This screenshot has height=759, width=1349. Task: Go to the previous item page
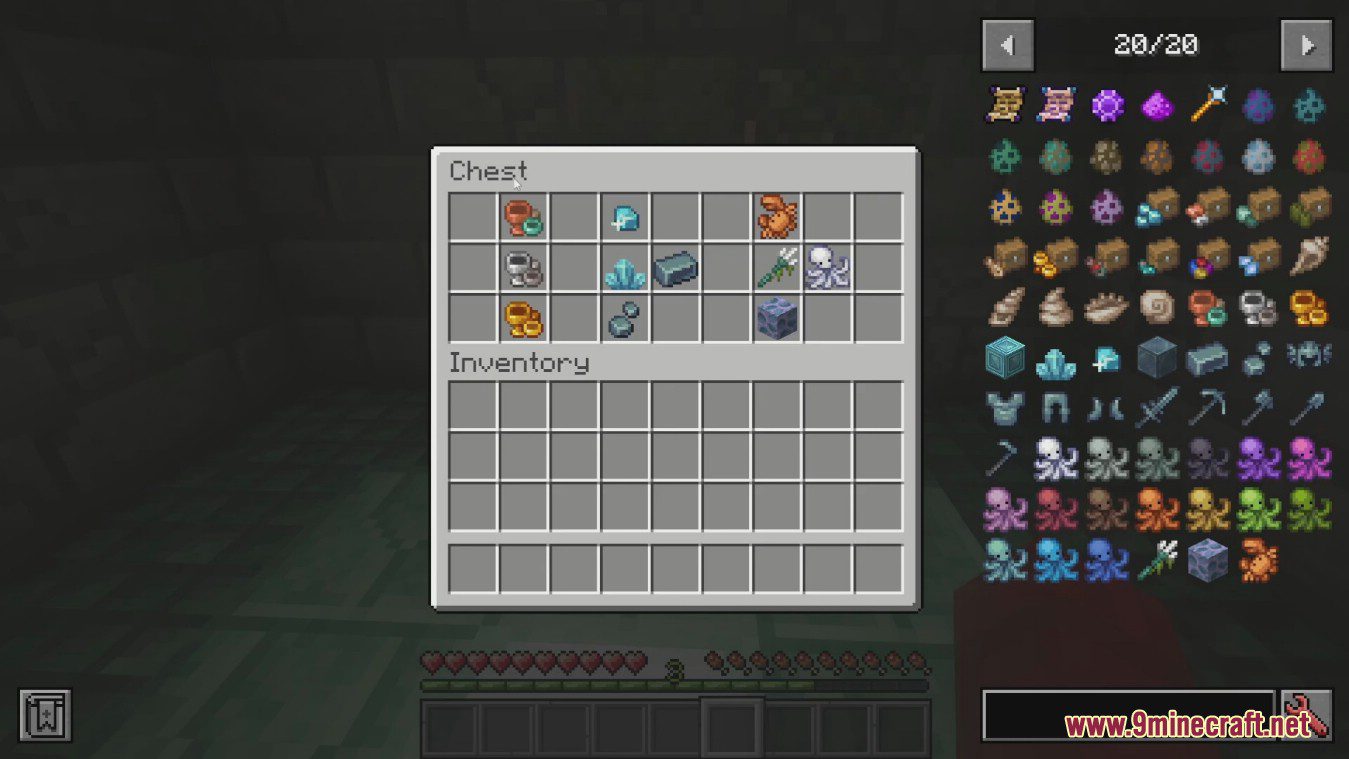click(x=1008, y=46)
